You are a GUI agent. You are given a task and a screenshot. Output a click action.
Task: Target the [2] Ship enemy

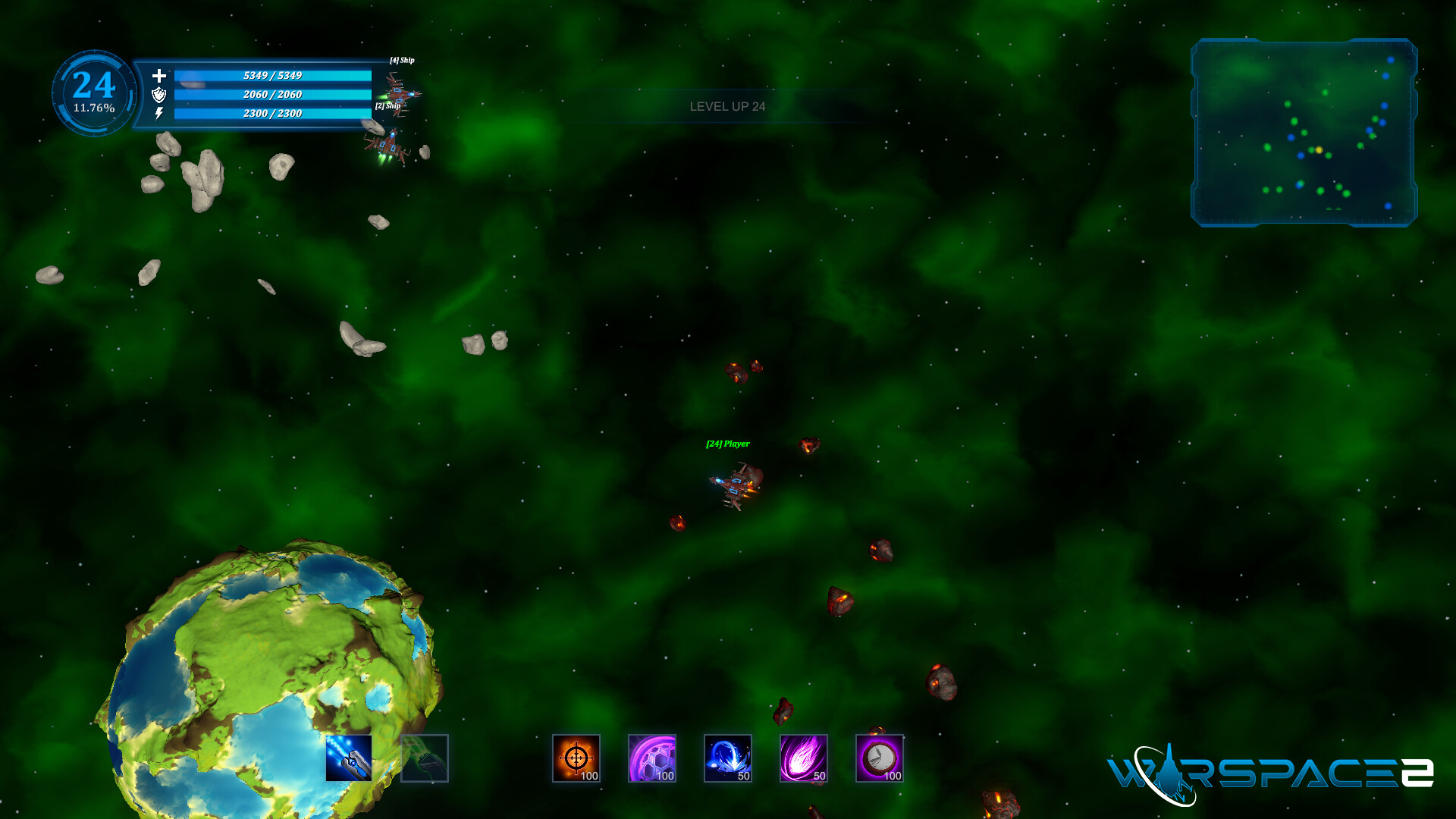pos(387,144)
